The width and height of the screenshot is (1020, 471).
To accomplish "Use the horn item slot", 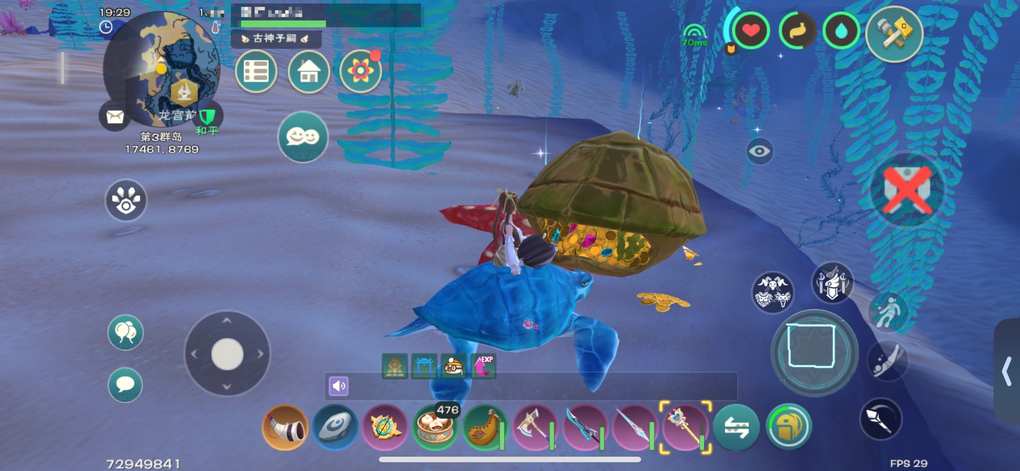I will (x=284, y=428).
